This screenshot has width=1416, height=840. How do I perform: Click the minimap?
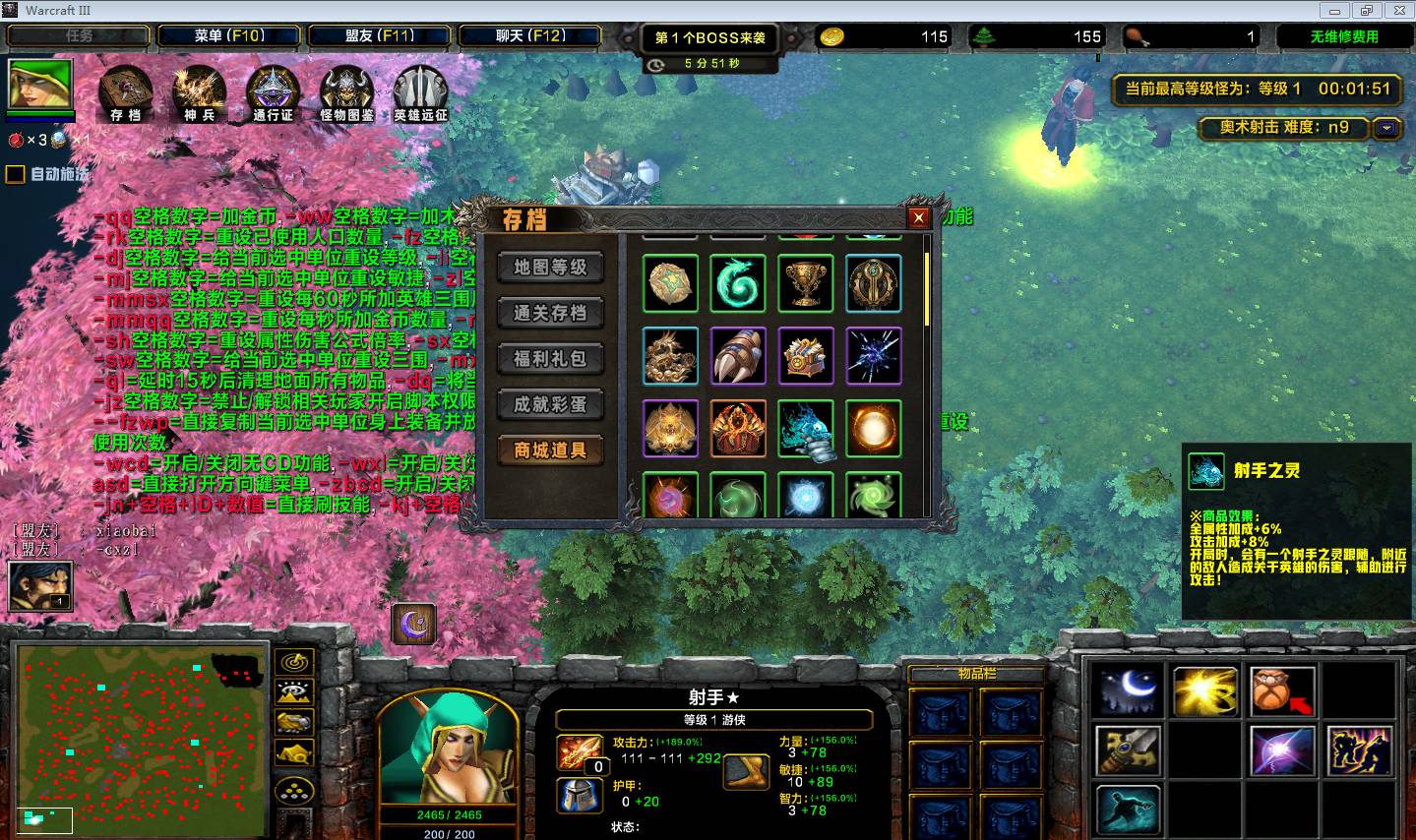pos(141,740)
